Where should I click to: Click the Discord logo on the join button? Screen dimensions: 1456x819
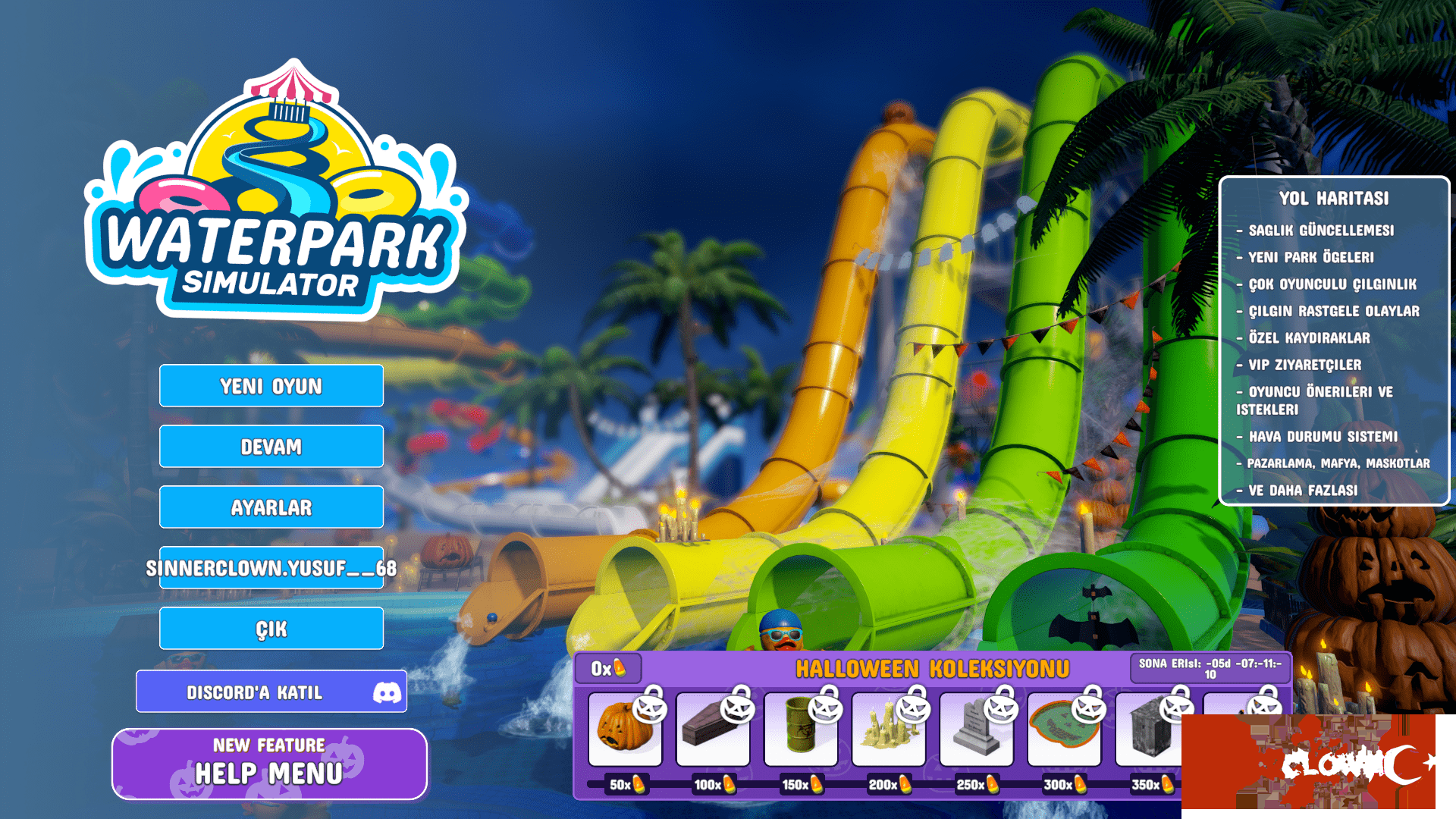(387, 691)
